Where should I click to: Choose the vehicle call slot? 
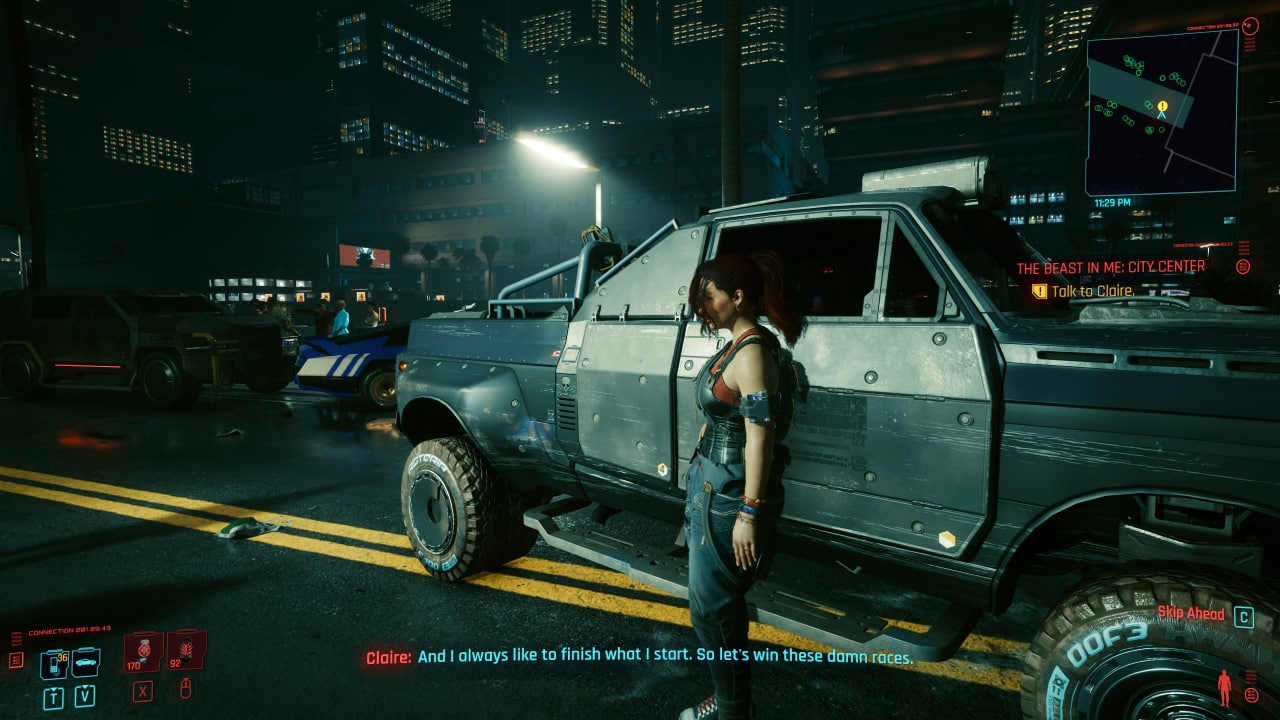tap(86, 661)
